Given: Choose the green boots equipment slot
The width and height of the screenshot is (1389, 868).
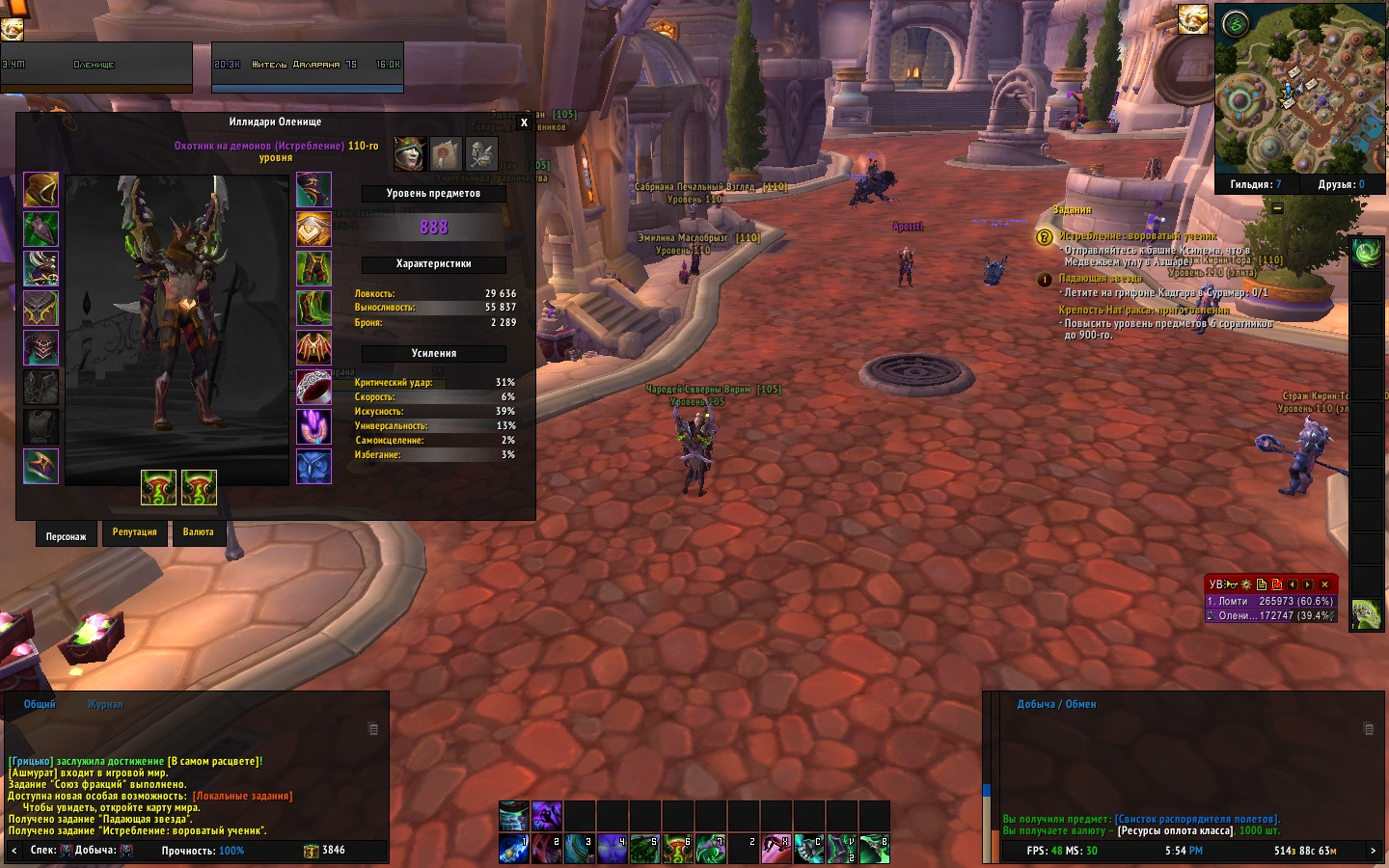Looking at the screenshot, I should pyautogui.click(x=313, y=309).
